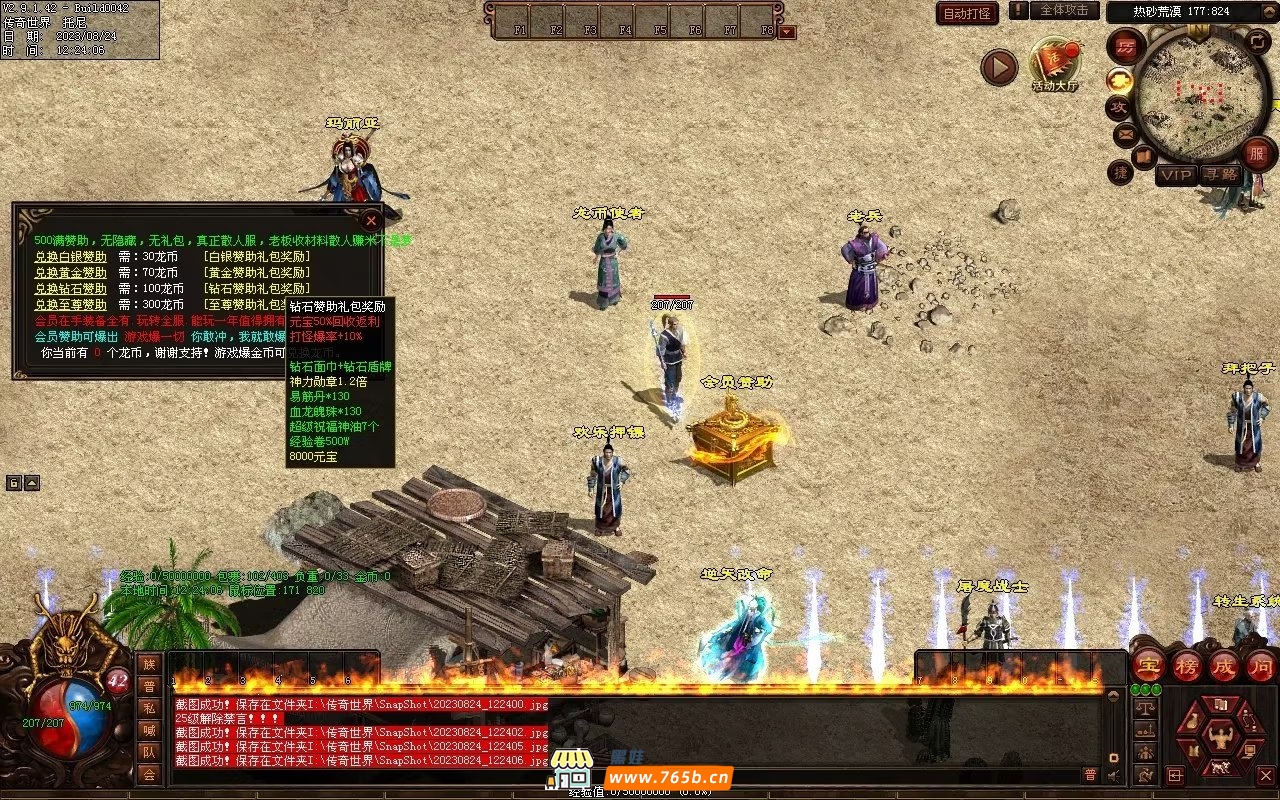
Task: Open the 活动大厅 event hall icon
Action: [x=1055, y=63]
